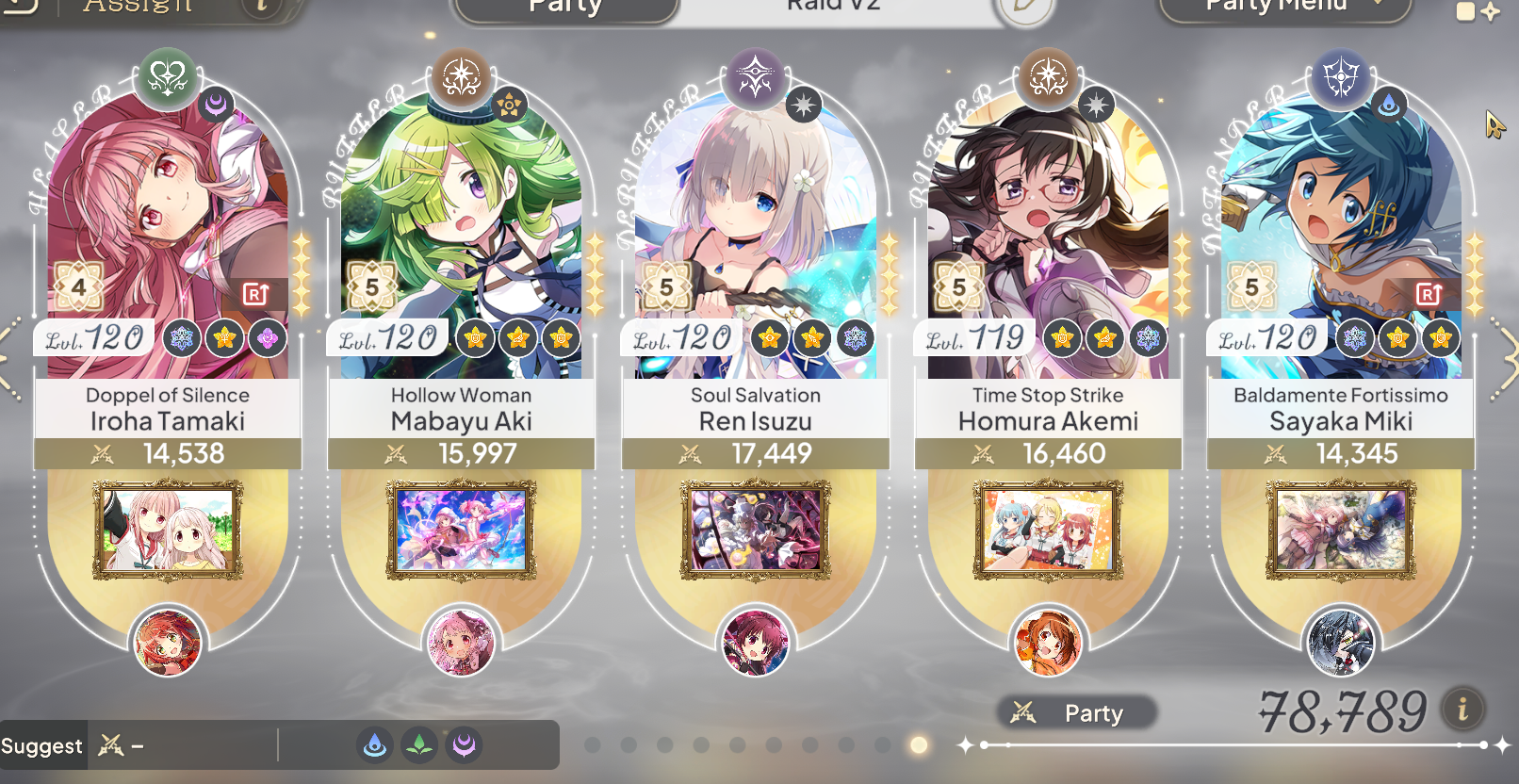The width and height of the screenshot is (1519, 784).
Task: Go to the next party with right arrow
Action: (x=1506, y=356)
